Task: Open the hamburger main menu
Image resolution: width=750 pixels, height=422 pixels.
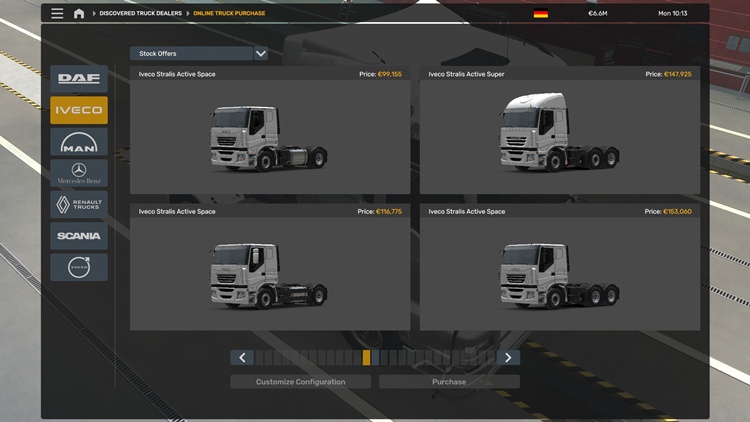Action: tap(57, 14)
